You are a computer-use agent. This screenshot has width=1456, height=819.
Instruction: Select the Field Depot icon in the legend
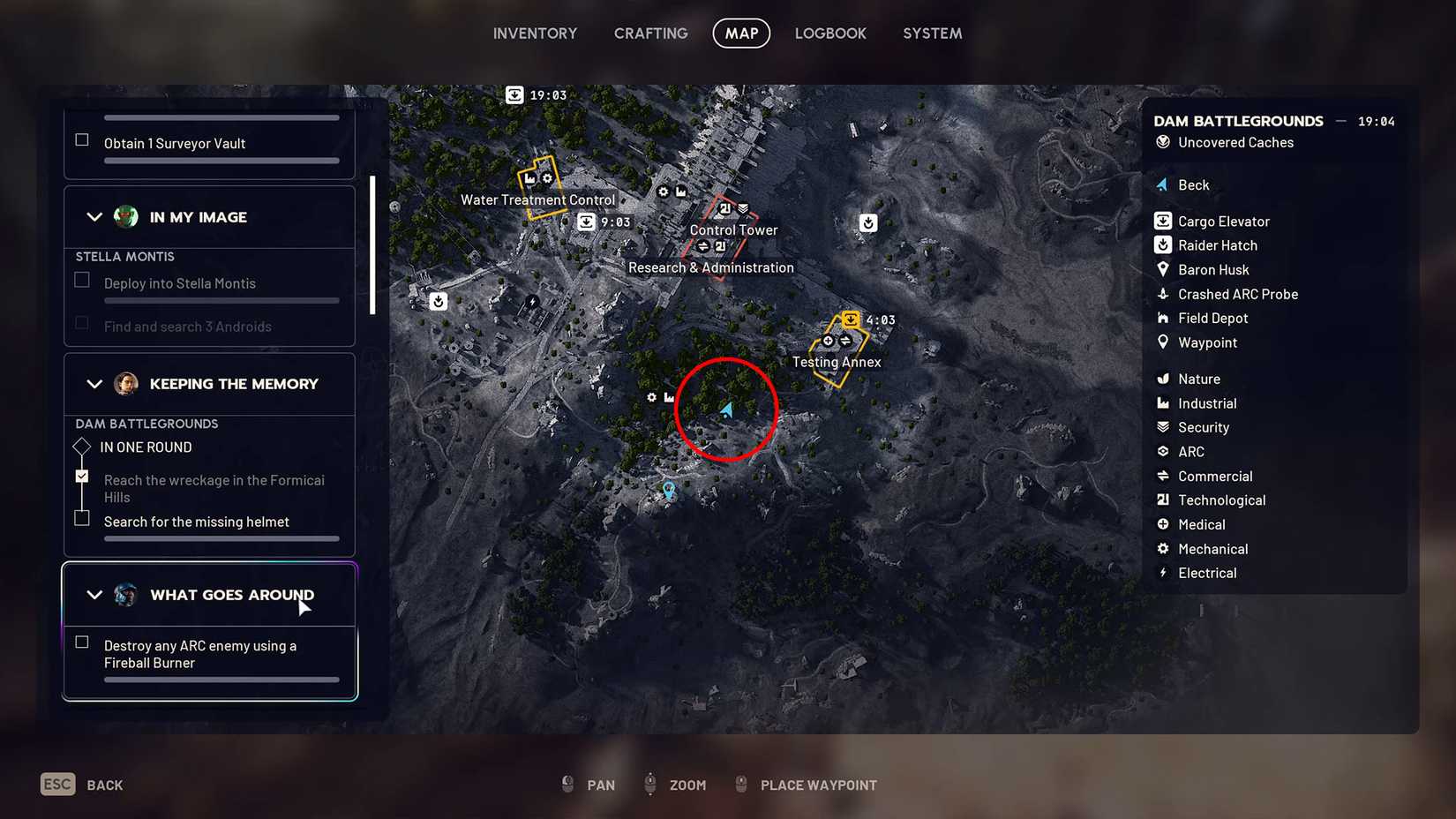click(x=1163, y=318)
